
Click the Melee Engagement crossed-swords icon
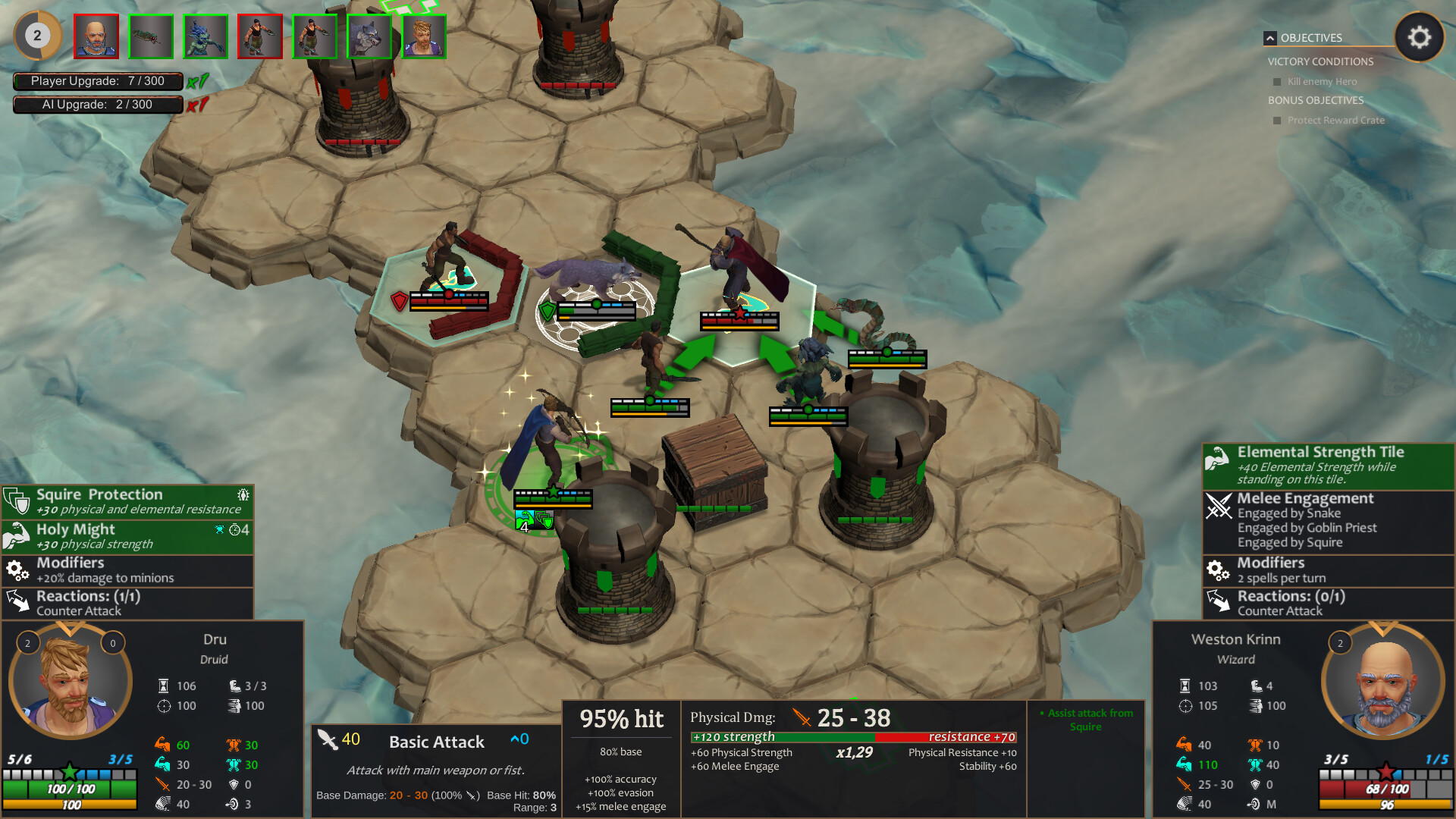(x=1219, y=507)
